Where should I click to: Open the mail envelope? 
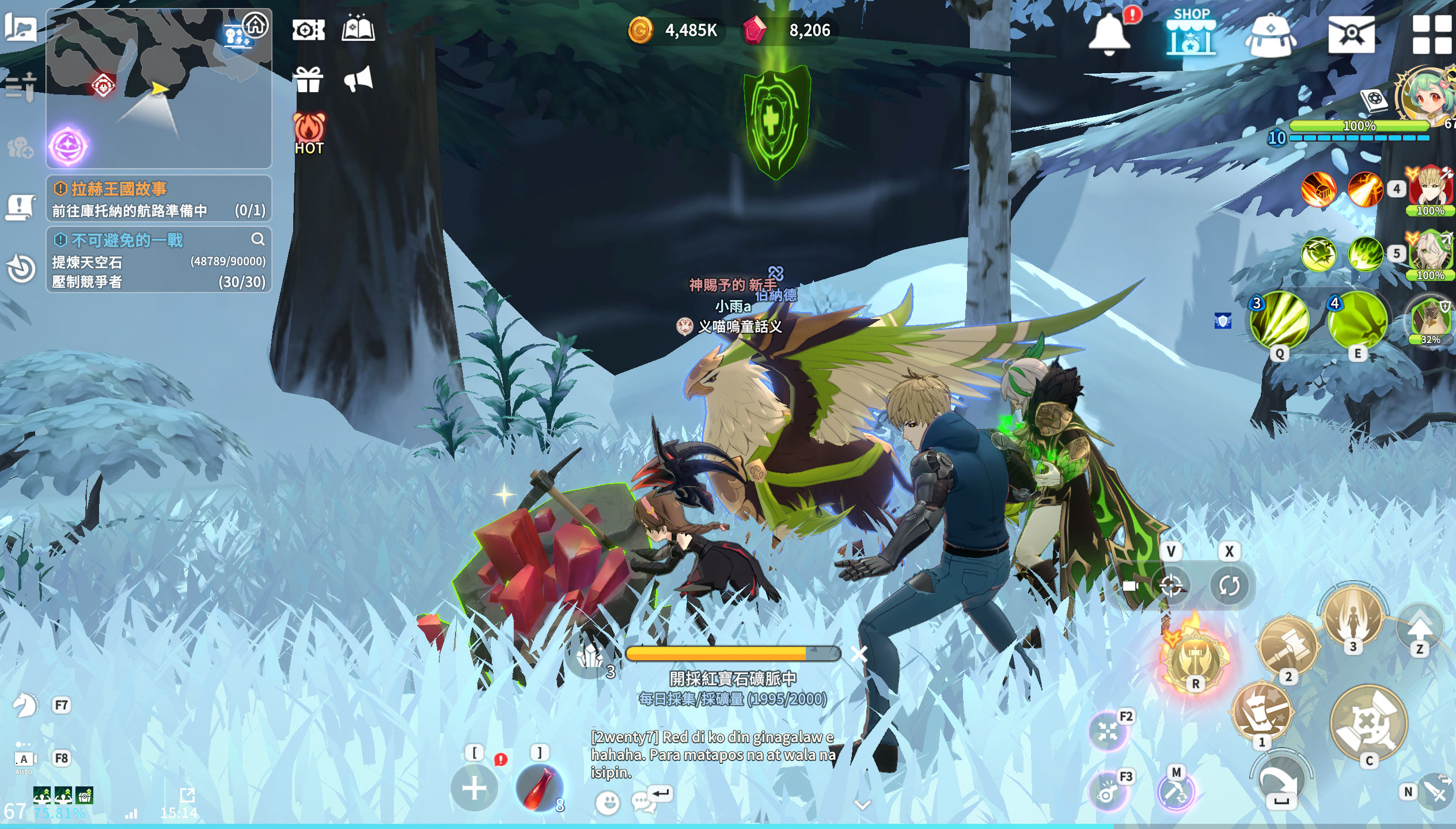tap(1351, 35)
